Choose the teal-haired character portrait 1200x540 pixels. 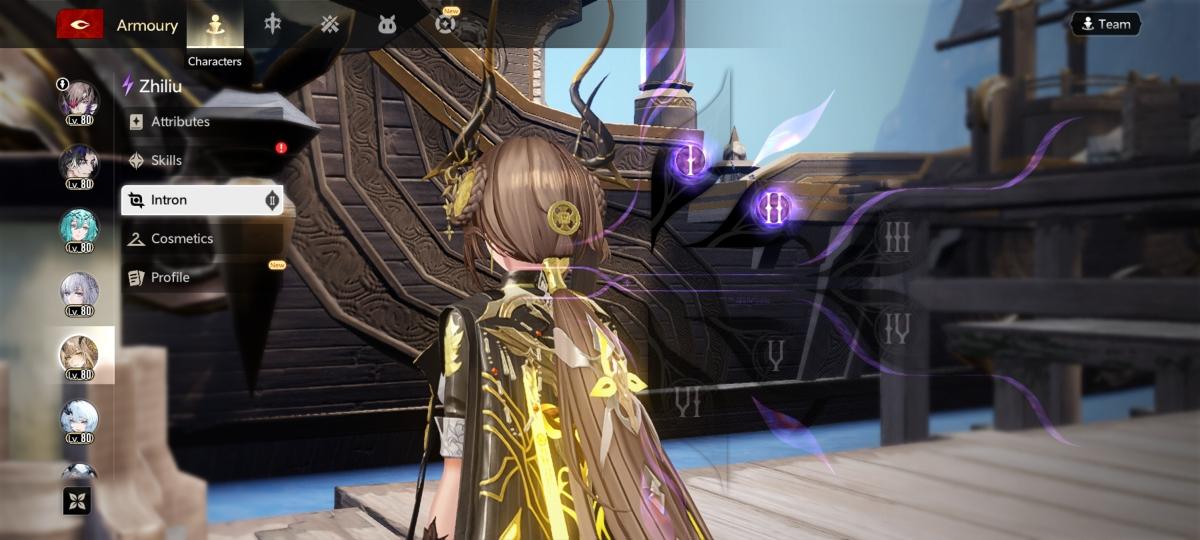(79, 227)
